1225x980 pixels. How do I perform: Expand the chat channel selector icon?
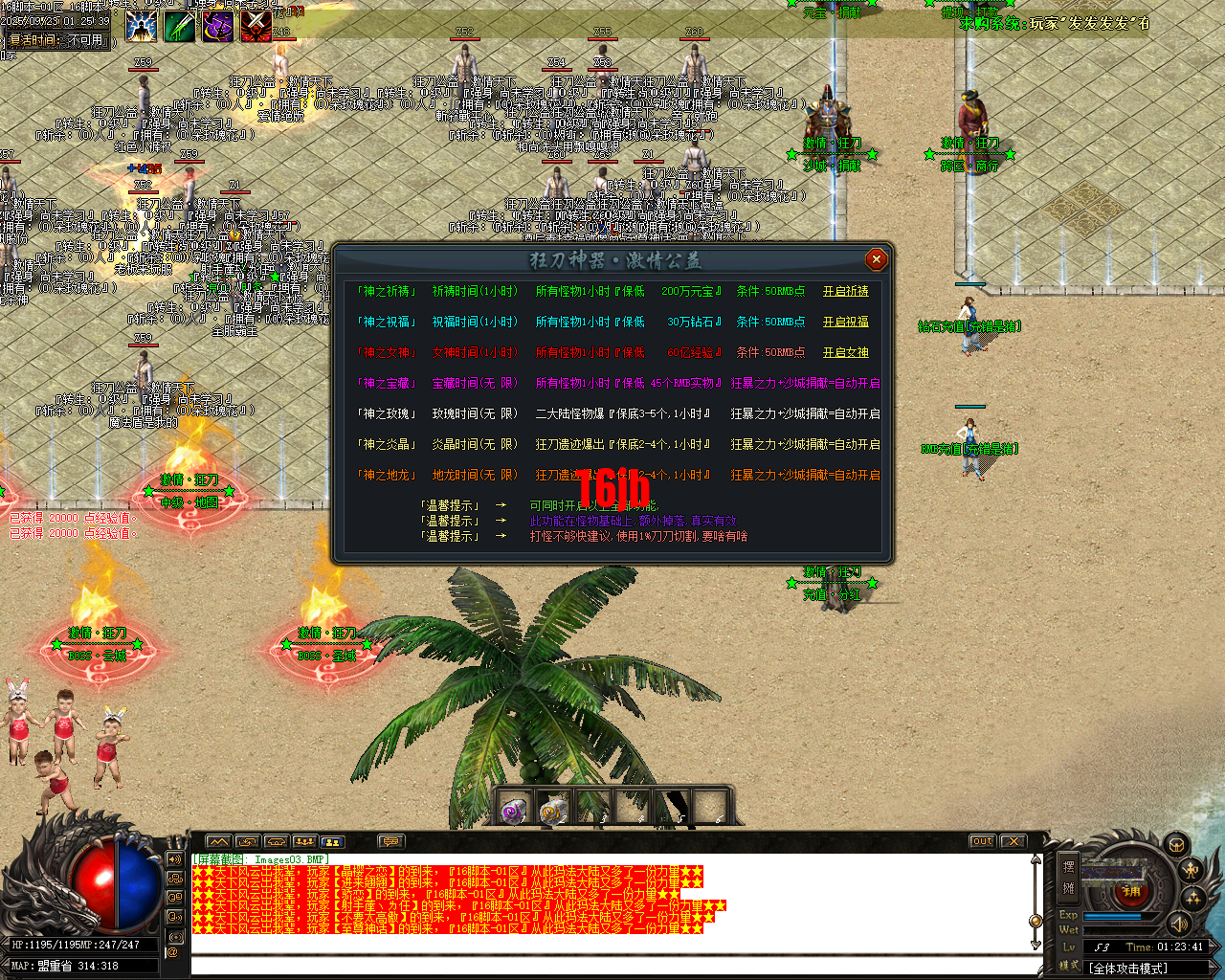(x=392, y=841)
